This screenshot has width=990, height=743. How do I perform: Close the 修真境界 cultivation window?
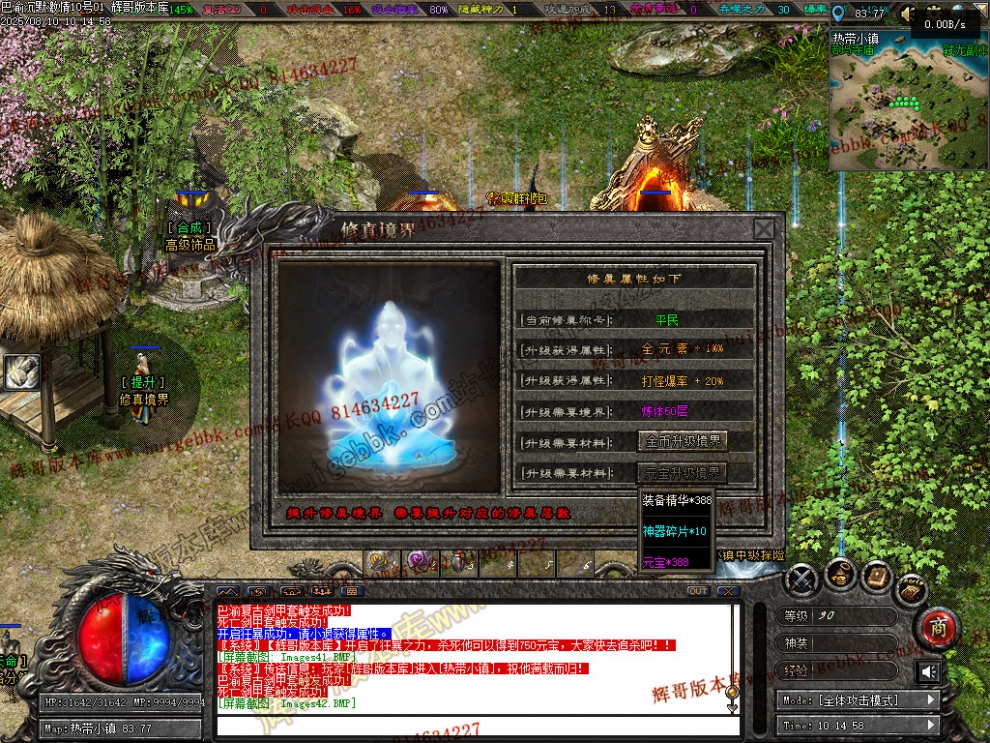pos(763,229)
